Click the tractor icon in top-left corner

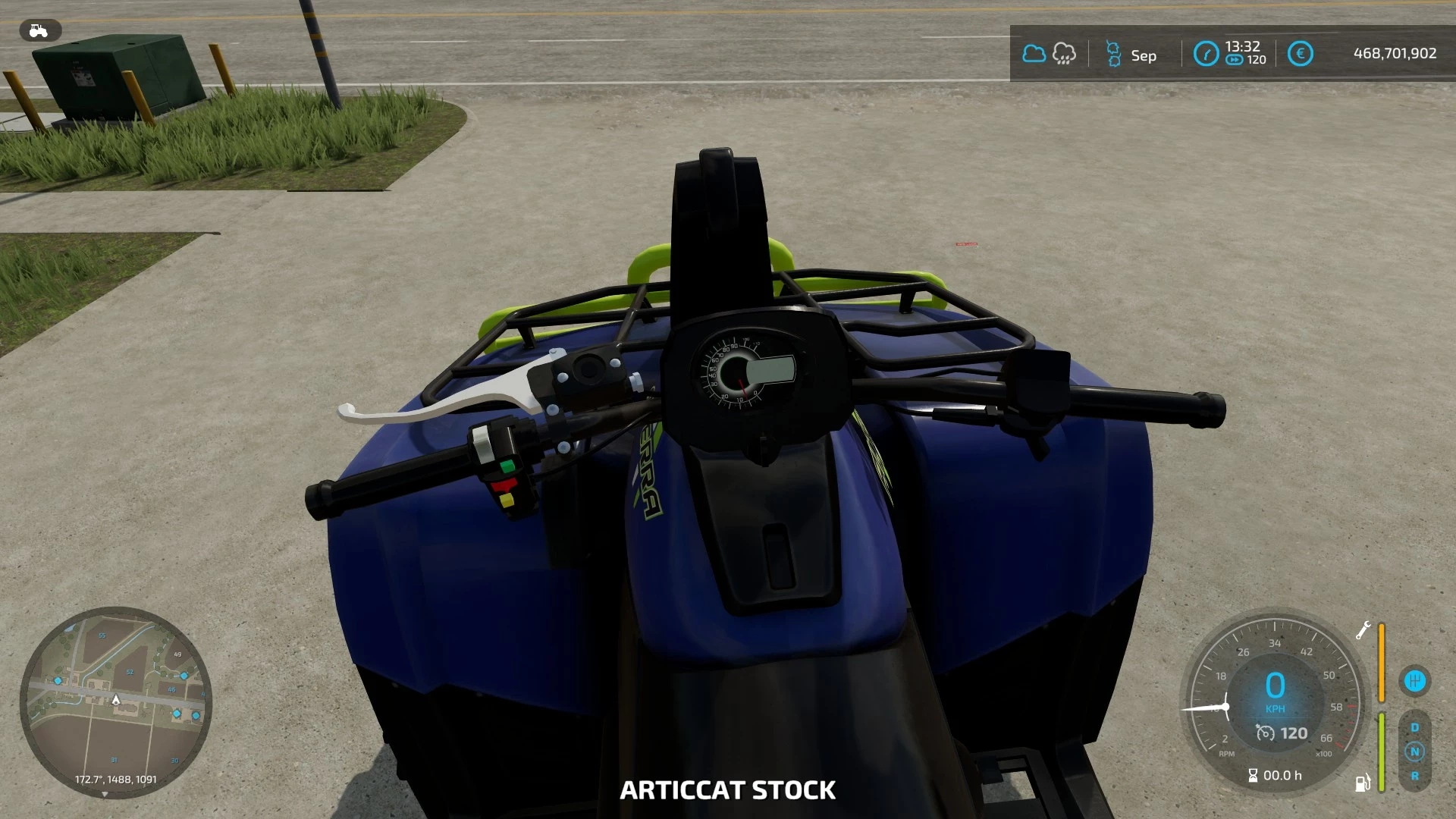pyautogui.click(x=37, y=30)
